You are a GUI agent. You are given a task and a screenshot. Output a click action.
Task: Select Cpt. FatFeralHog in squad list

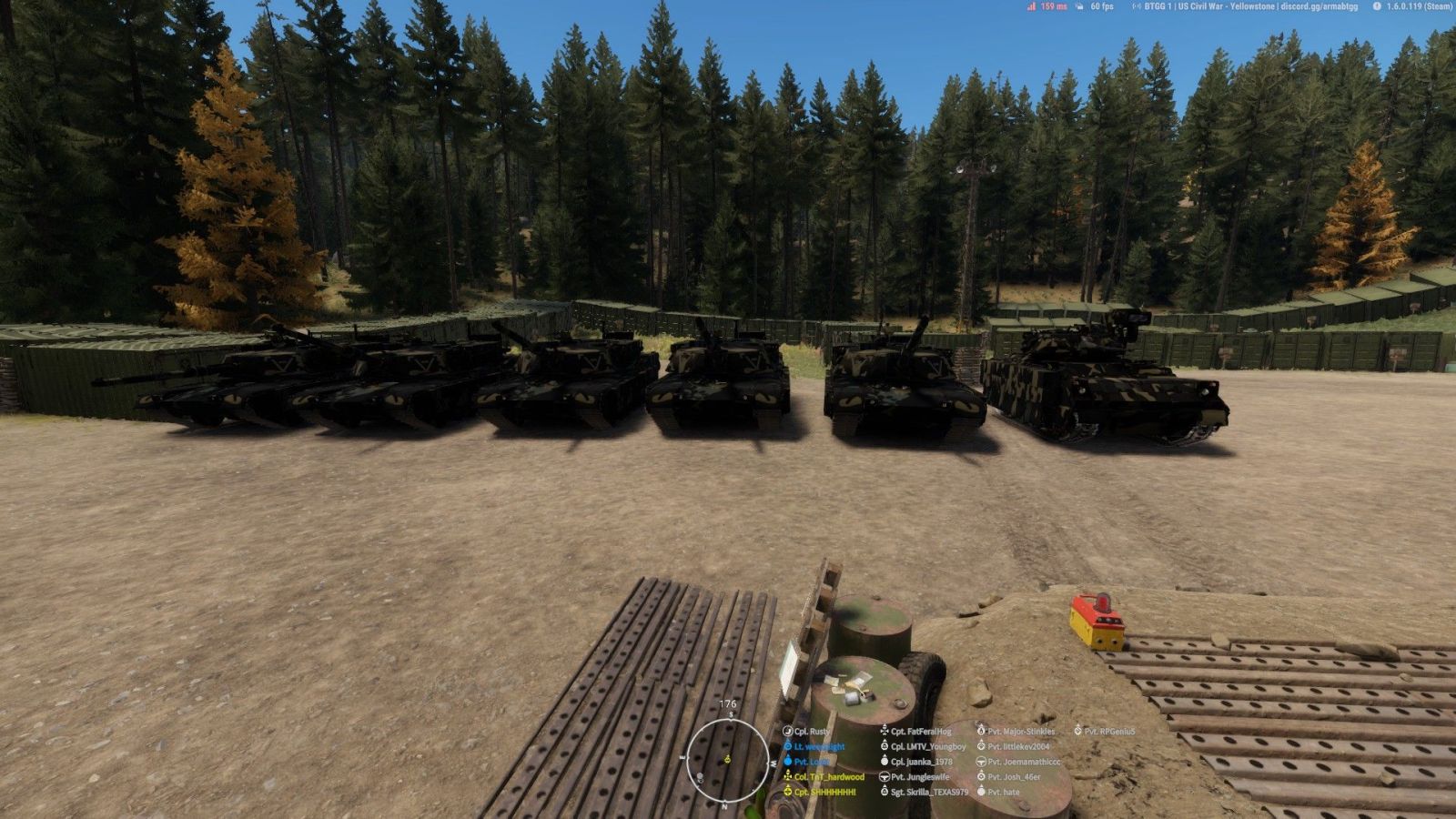(x=920, y=732)
